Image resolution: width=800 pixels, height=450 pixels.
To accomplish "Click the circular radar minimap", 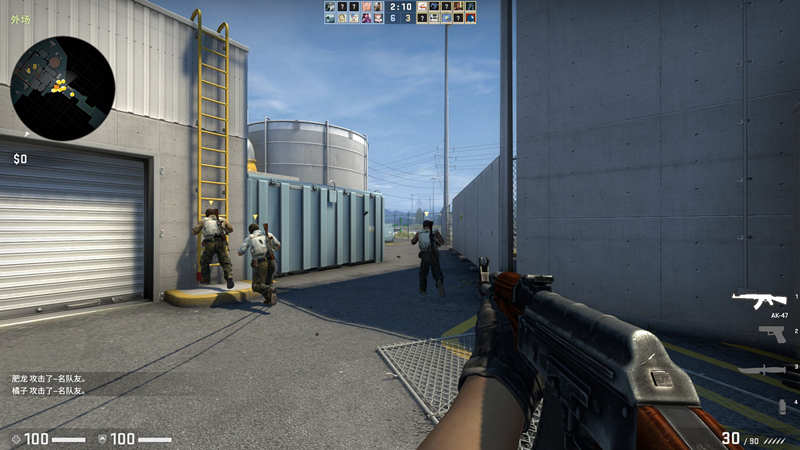I will [62, 88].
